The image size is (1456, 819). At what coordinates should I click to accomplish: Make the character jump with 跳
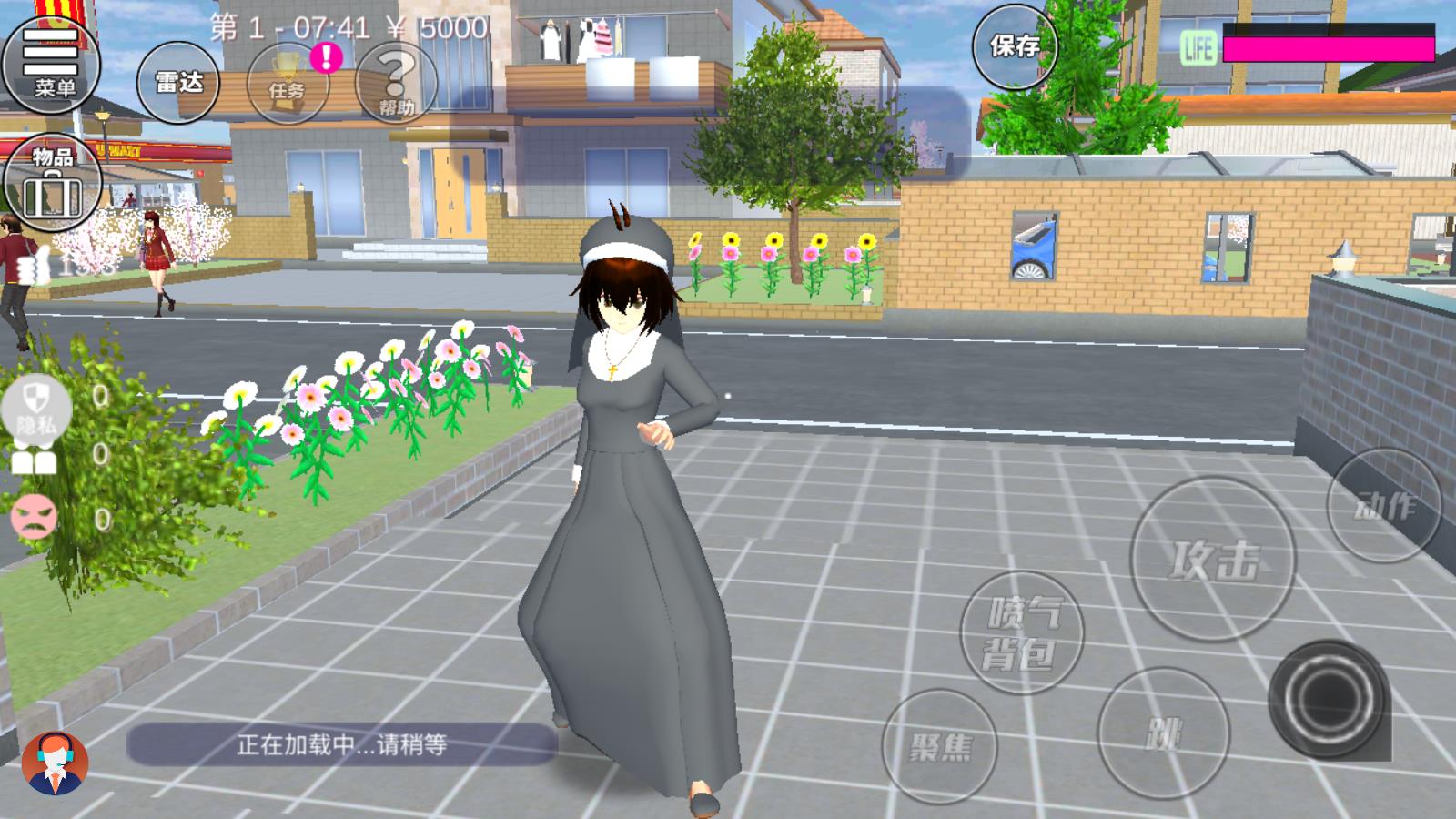[x=1163, y=733]
